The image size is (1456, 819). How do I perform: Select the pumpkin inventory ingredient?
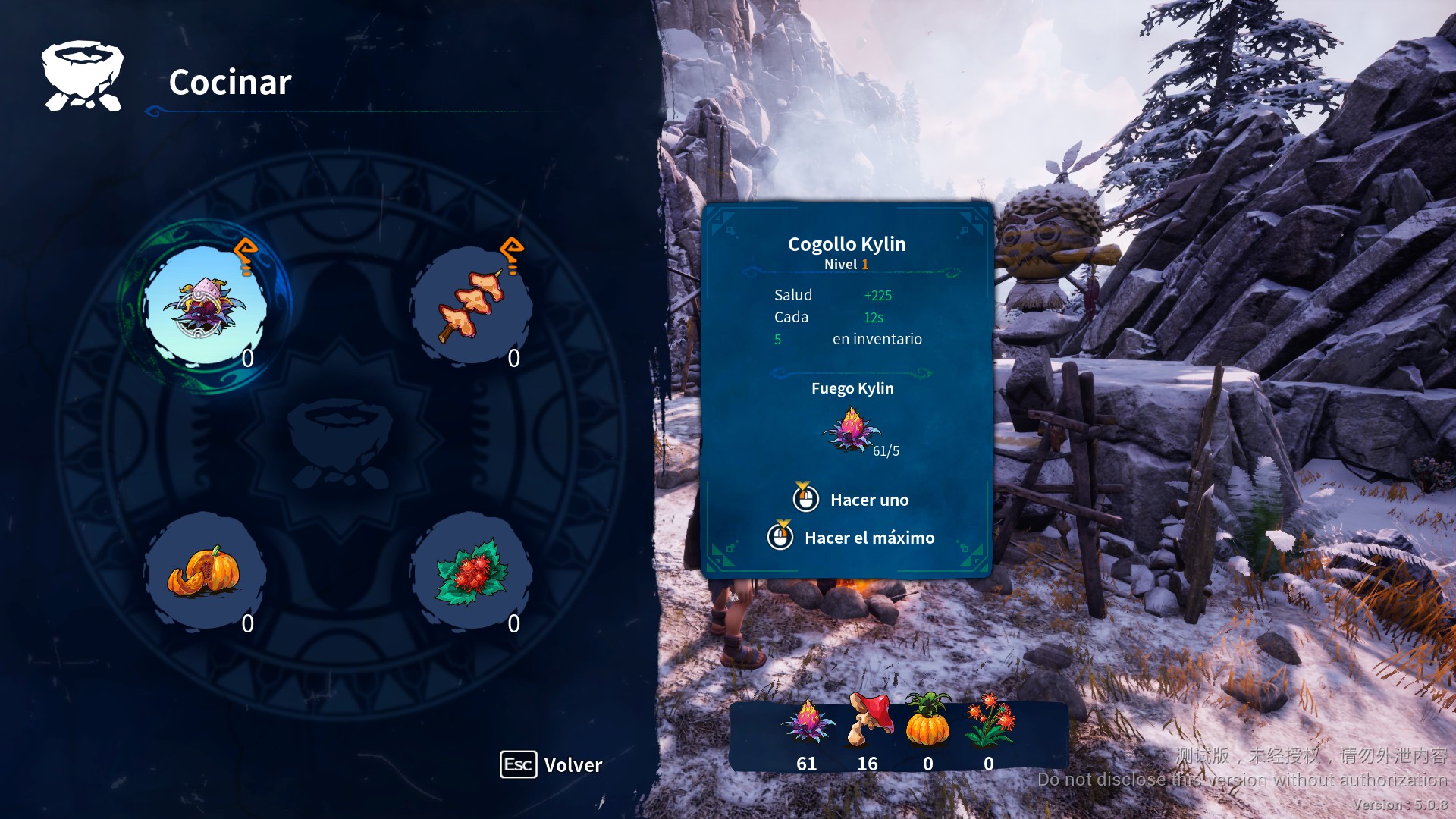pyautogui.click(x=927, y=720)
